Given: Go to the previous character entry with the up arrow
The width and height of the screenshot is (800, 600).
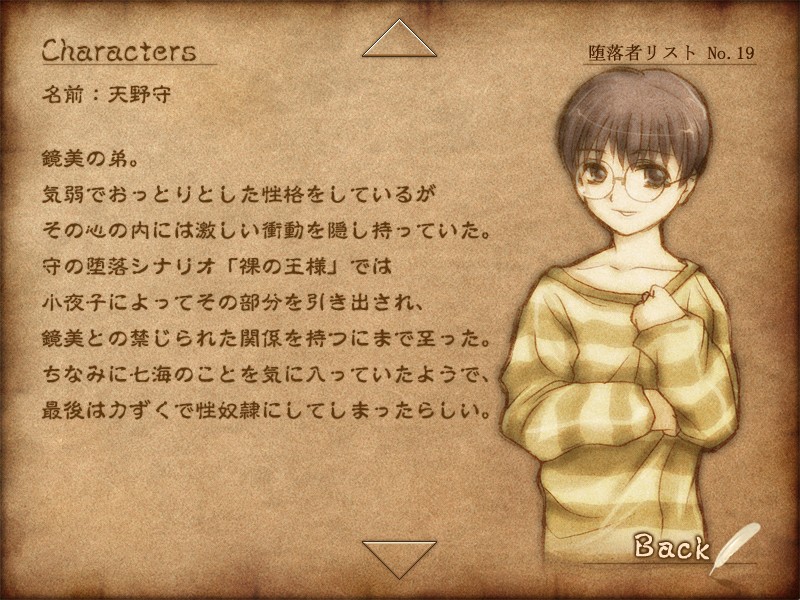Looking at the screenshot, I should point(399,41).
